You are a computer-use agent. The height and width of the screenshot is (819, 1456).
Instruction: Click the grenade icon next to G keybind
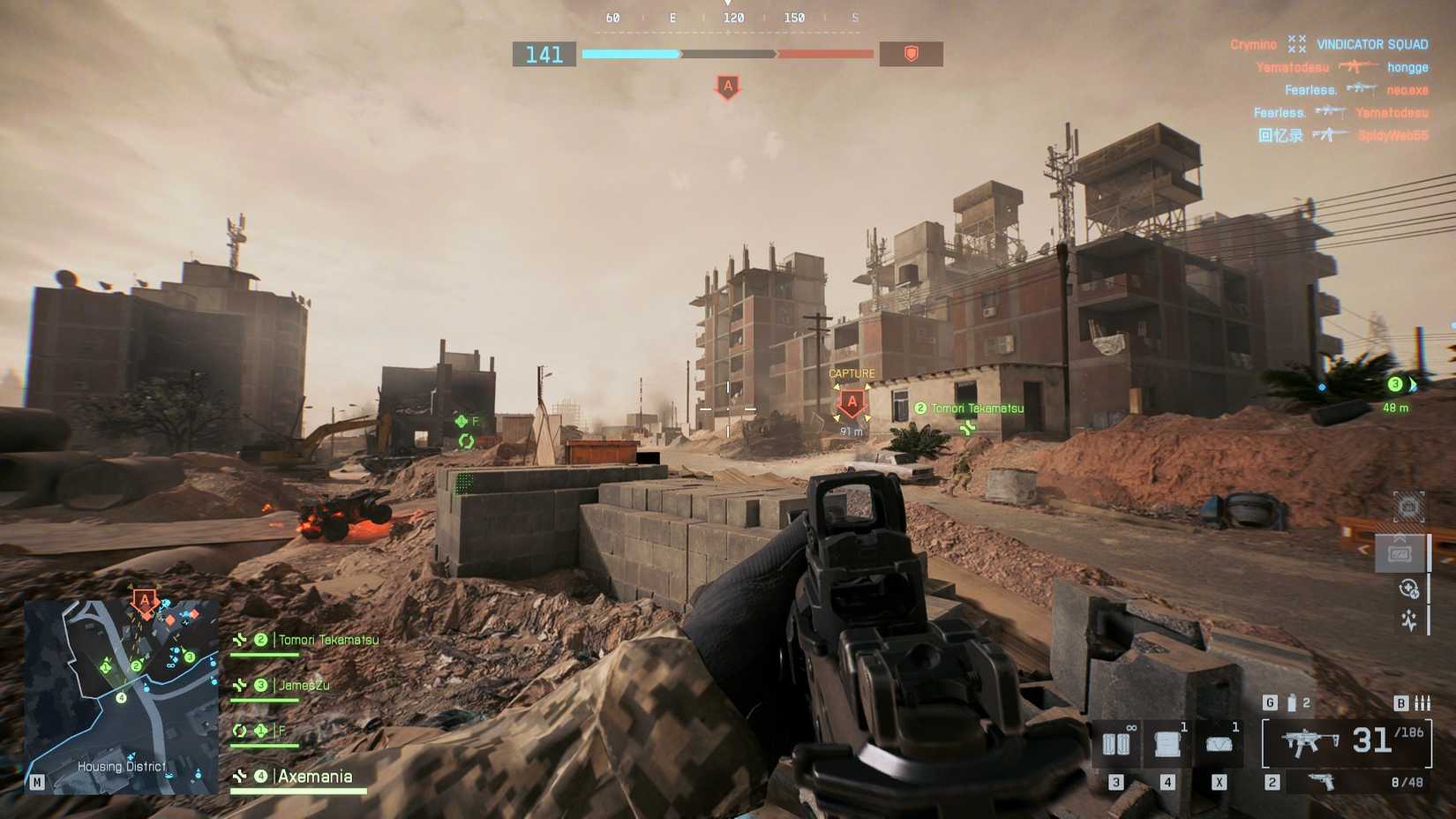[x=1292, y=701]
